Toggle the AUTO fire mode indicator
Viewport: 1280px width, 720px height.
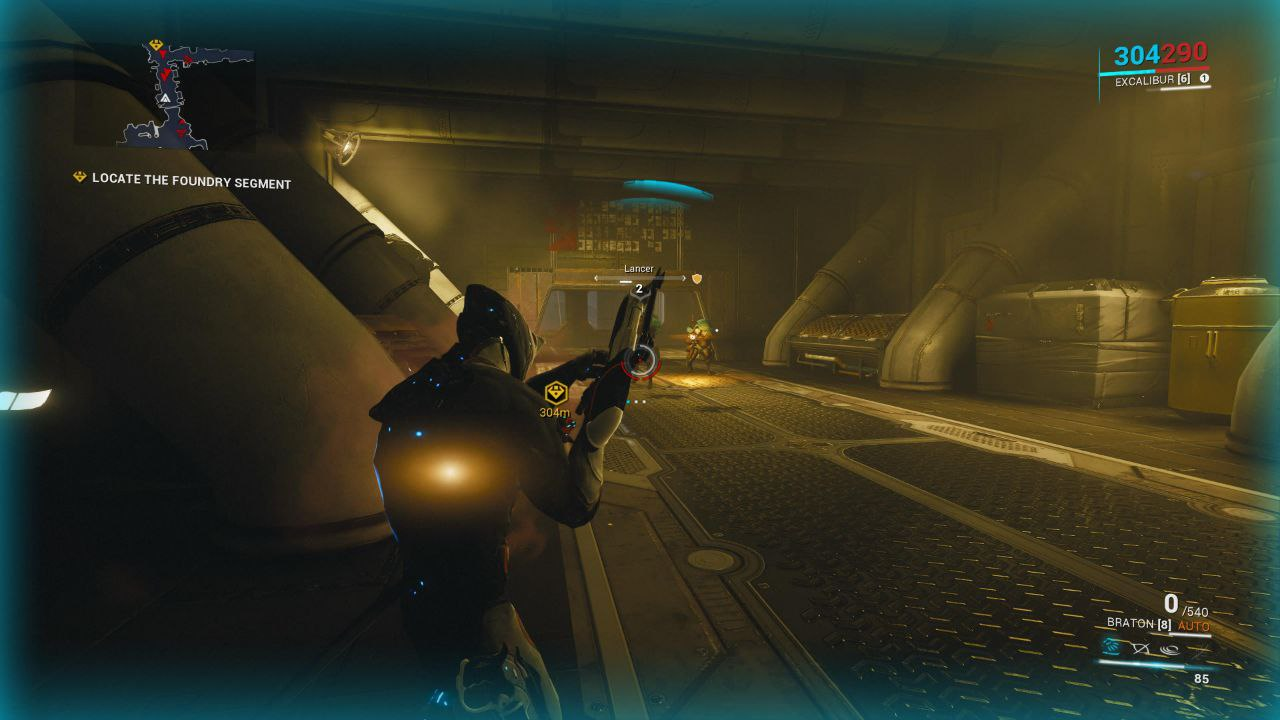1193,626
